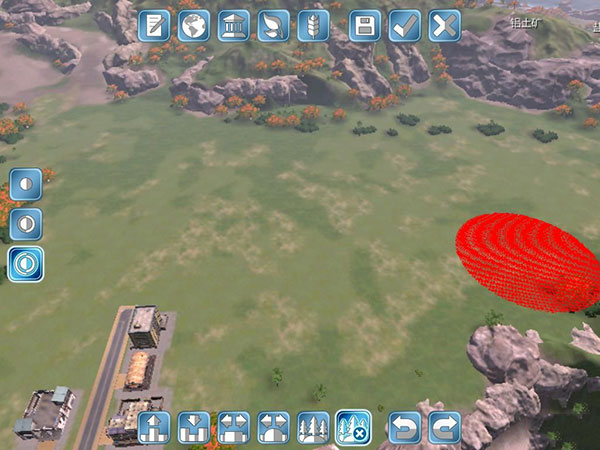Select the smallest brush size circle

tap(26, 185)
